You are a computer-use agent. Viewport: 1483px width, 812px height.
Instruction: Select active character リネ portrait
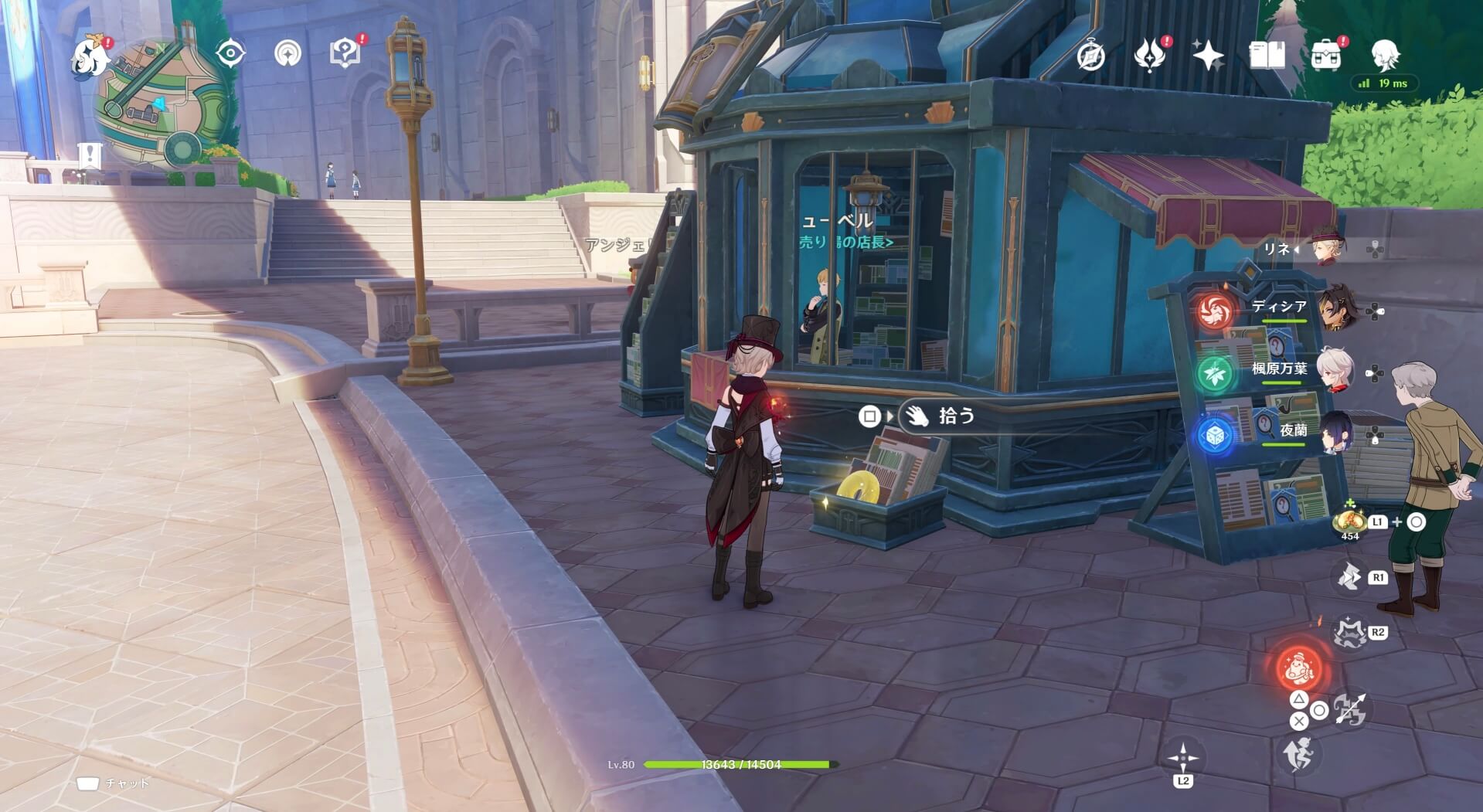pyautogui.click(x=1327, y=248)
